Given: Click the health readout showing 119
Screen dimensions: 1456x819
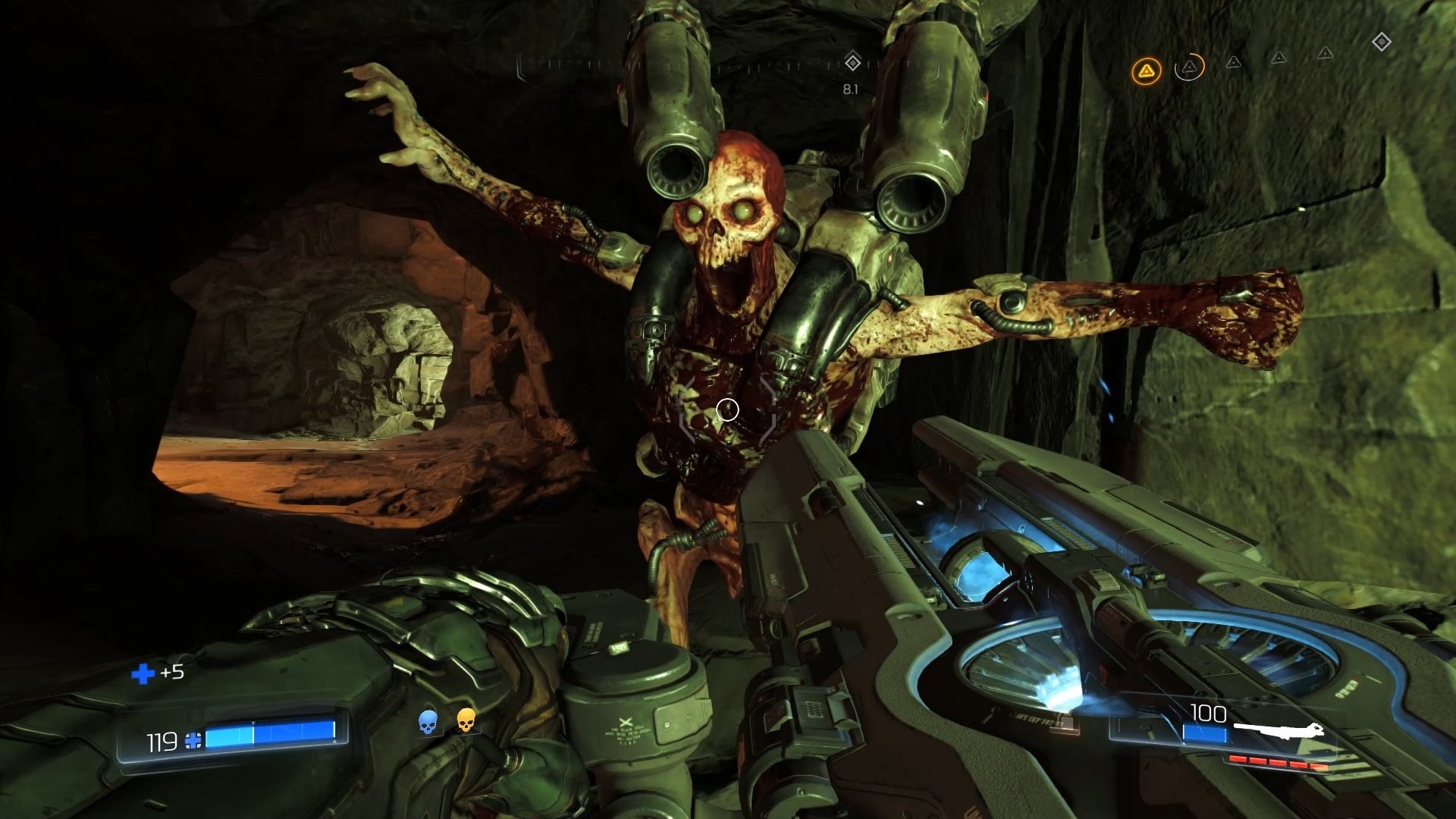Looking at the screenshot, I should pos(162,742).
